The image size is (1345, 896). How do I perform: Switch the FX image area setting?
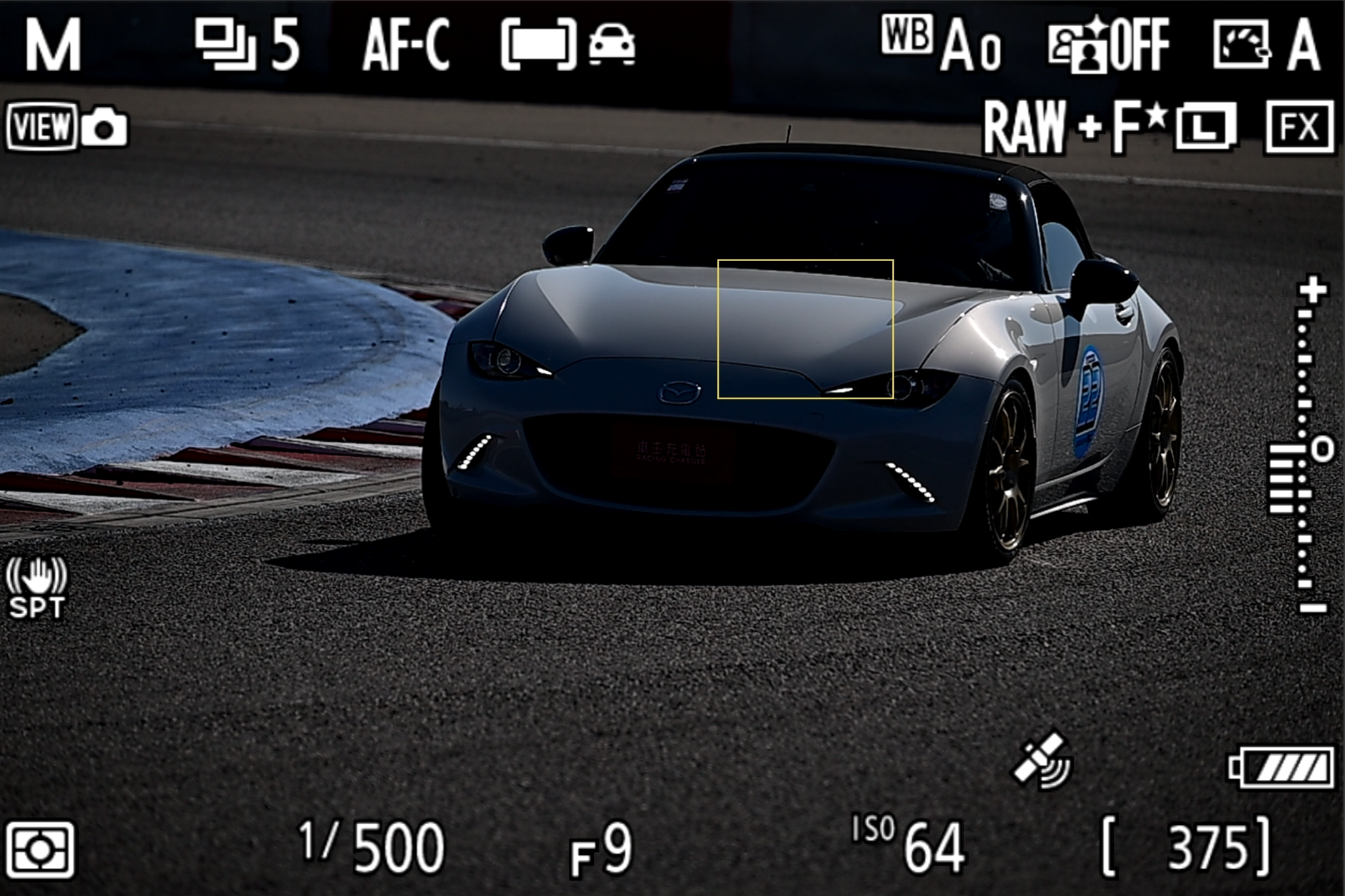(x=1300, y=128)
